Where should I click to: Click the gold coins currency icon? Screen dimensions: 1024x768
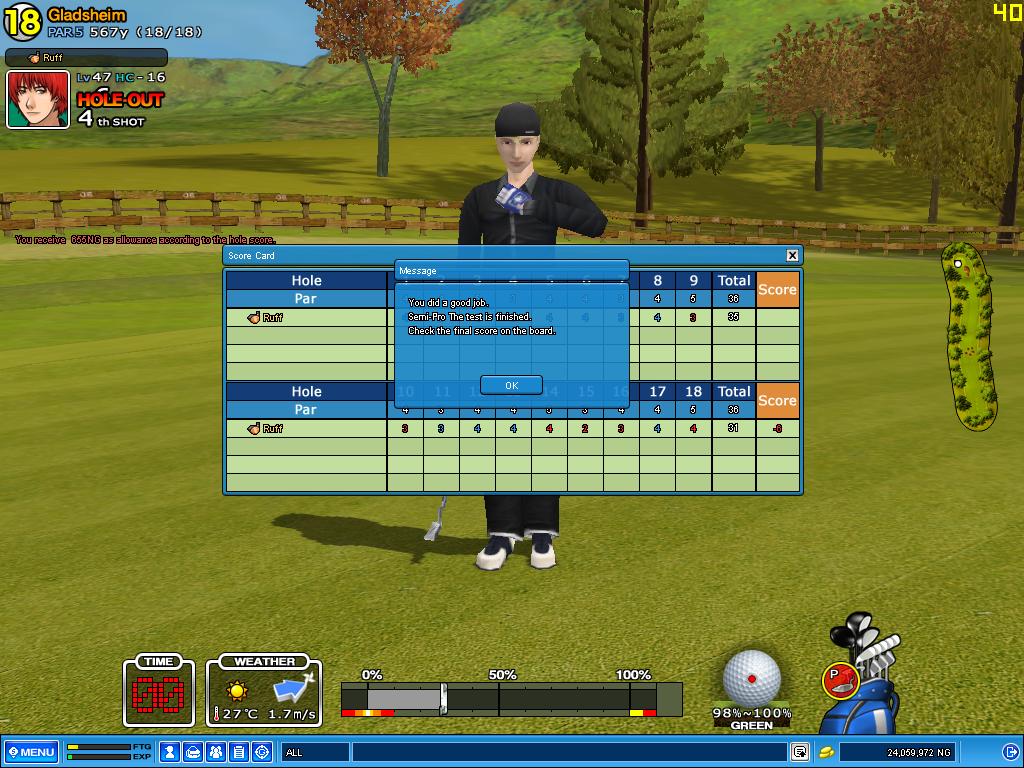pyautogui.click(x=827, y=752)
